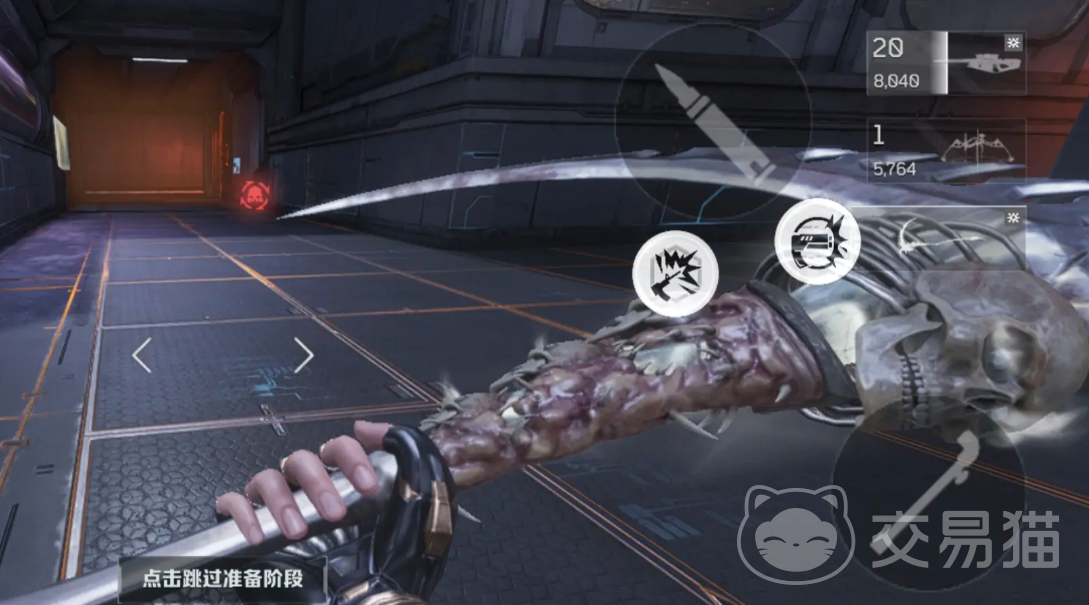This screenshot has height=605, width=1089.
Task: Switch to the sniper rifle weapon slot
Action: tap(945, 63)
